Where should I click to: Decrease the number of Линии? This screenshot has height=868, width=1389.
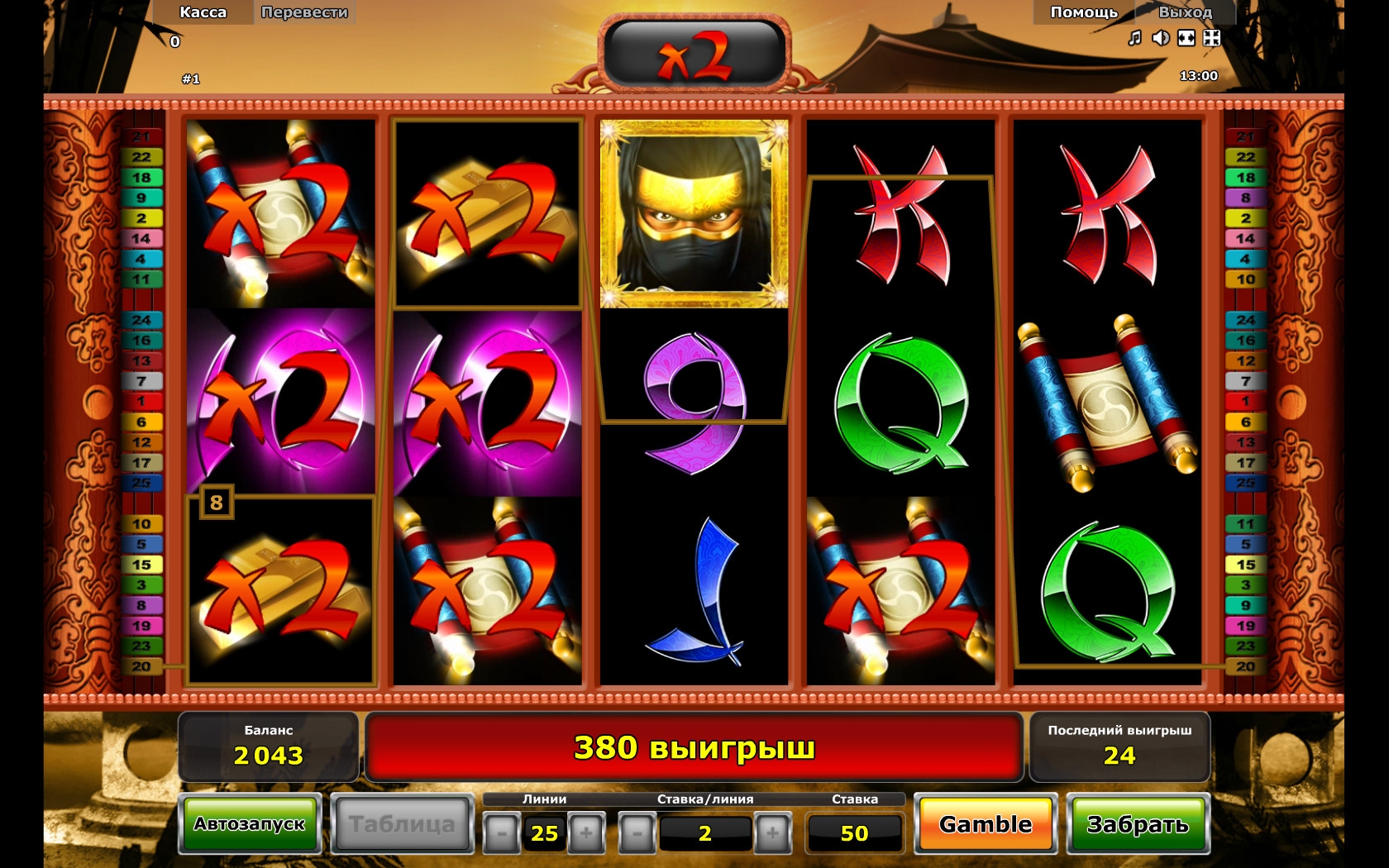point(501,833)
